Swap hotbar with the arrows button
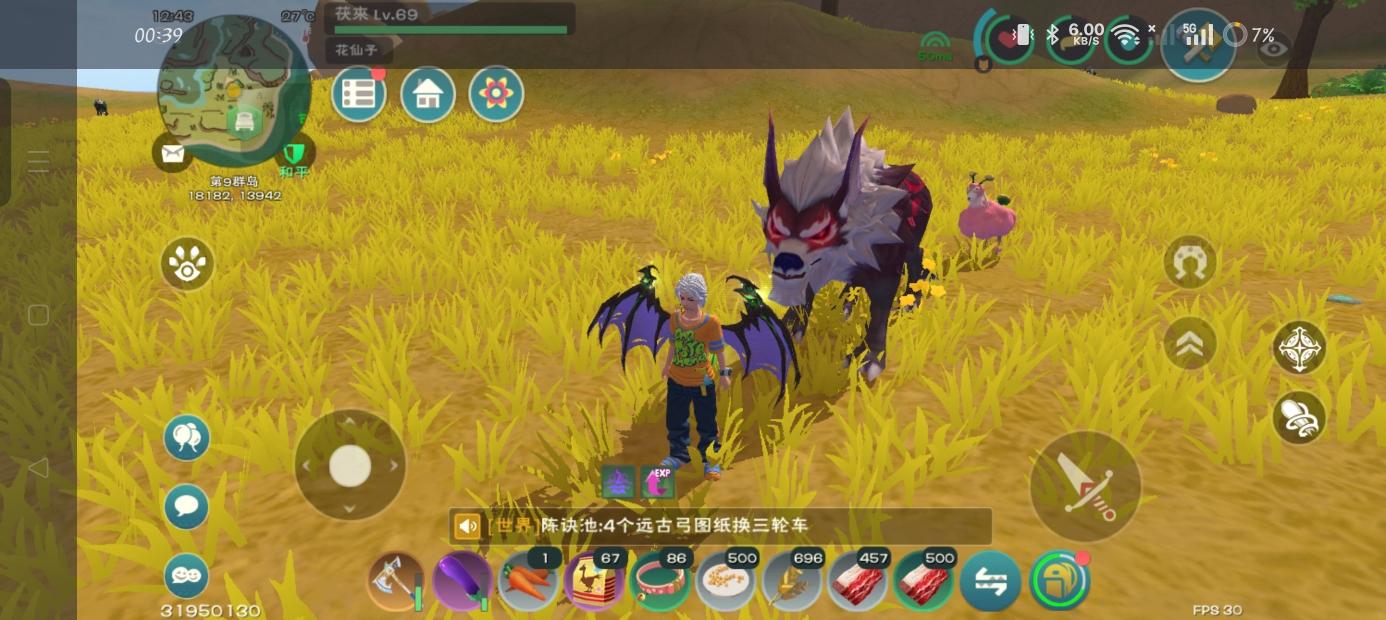The image size is (1386, 620). click(990, 581)
